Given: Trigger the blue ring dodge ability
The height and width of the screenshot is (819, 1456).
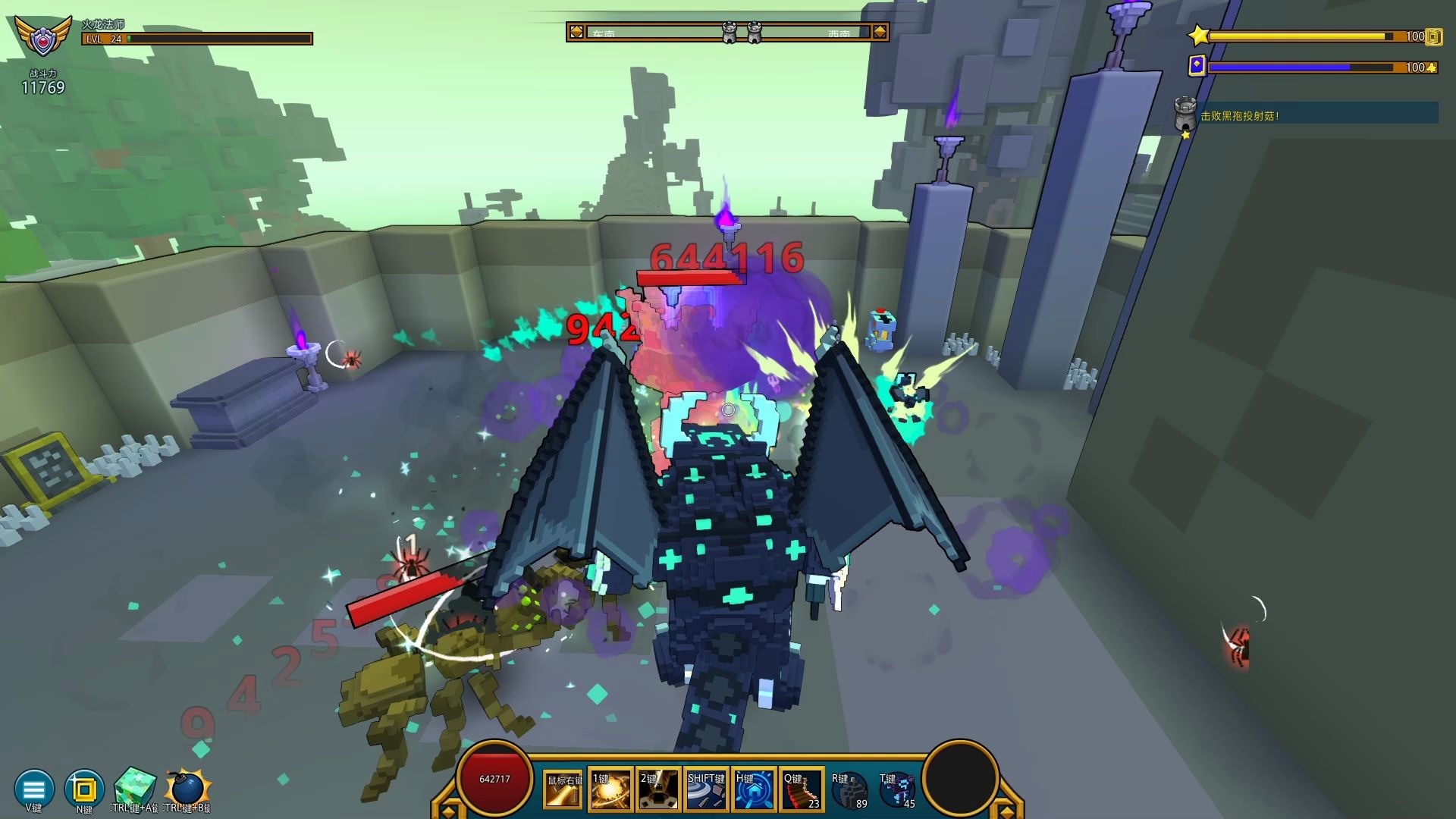Looking at the screenshot, I should (706, 789).
